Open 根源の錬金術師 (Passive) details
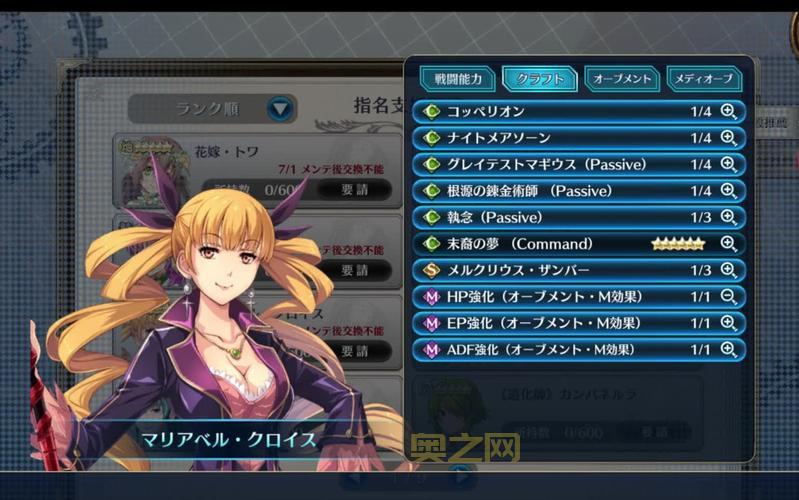Image resolution: width=799 pixels, height=500 pixels. tap(728, 191)
